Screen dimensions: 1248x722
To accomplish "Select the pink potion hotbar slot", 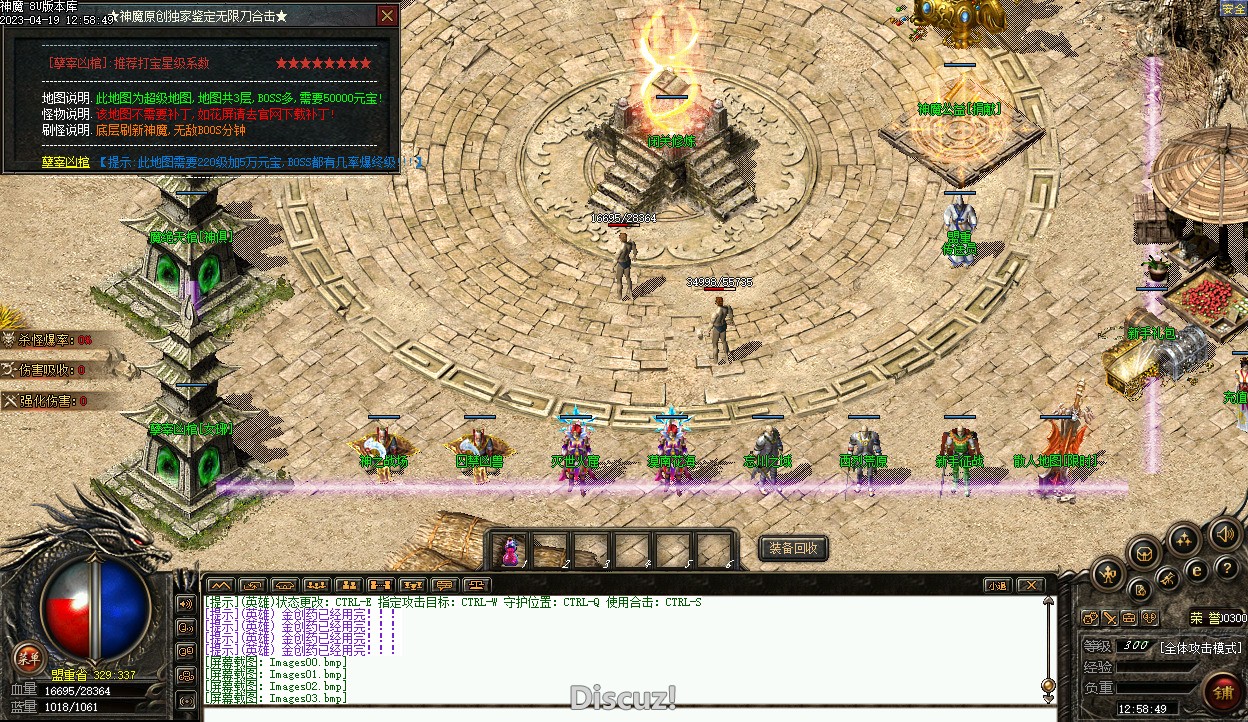I will [510, 550].
